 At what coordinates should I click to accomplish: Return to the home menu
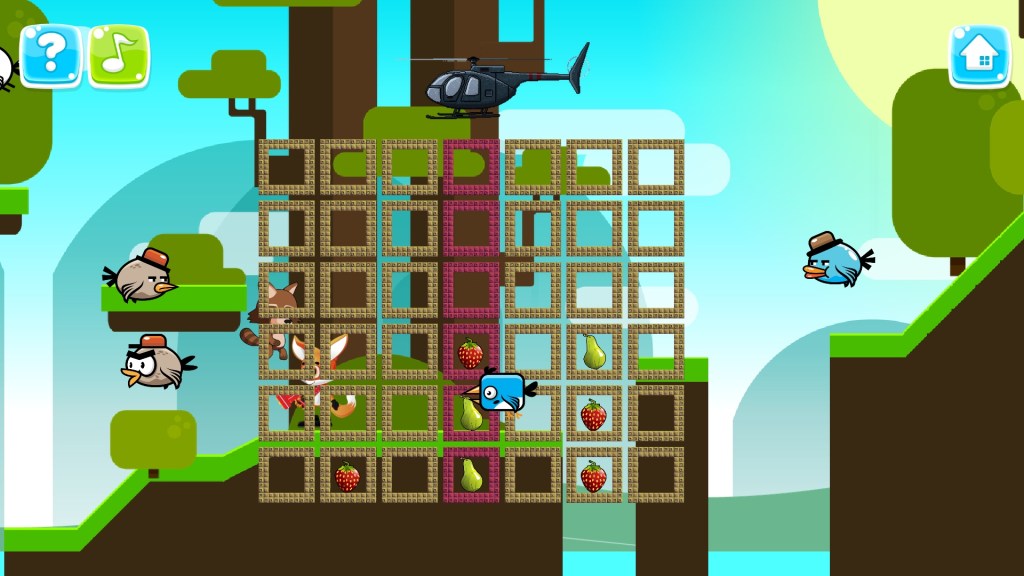click(x=979, y=56)
